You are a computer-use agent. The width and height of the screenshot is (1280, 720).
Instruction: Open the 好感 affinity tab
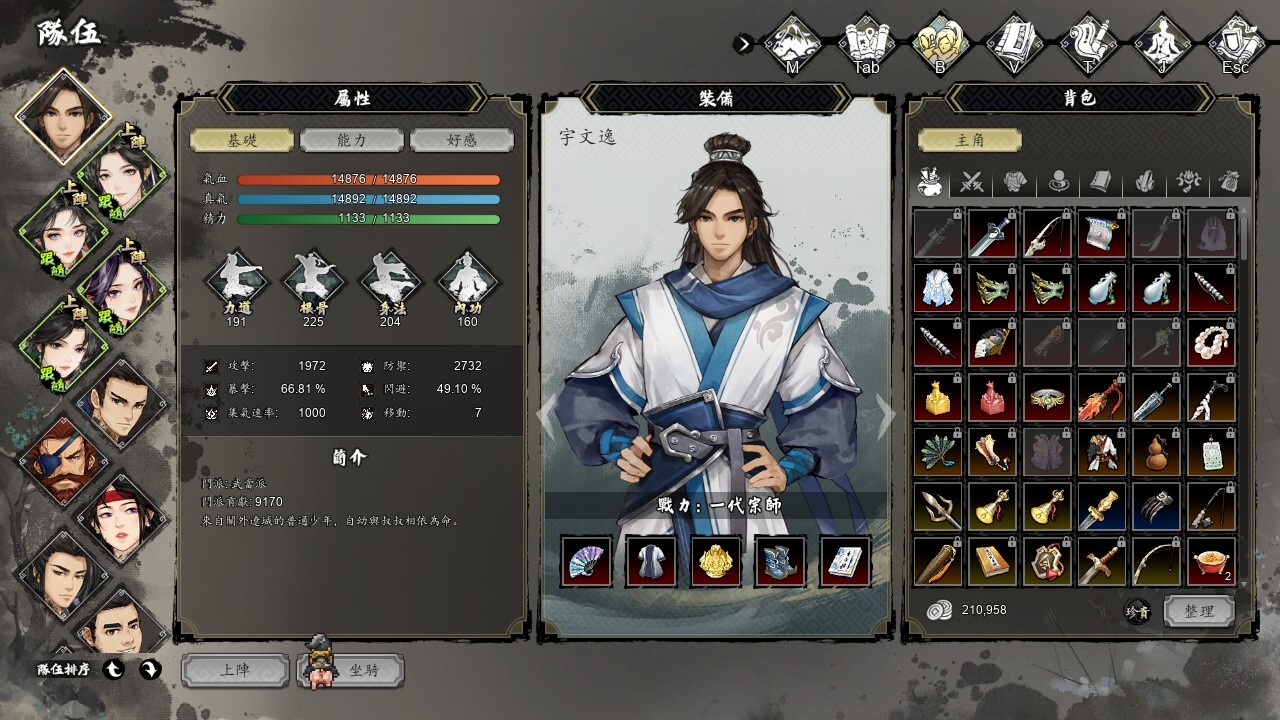click(462, 140)
